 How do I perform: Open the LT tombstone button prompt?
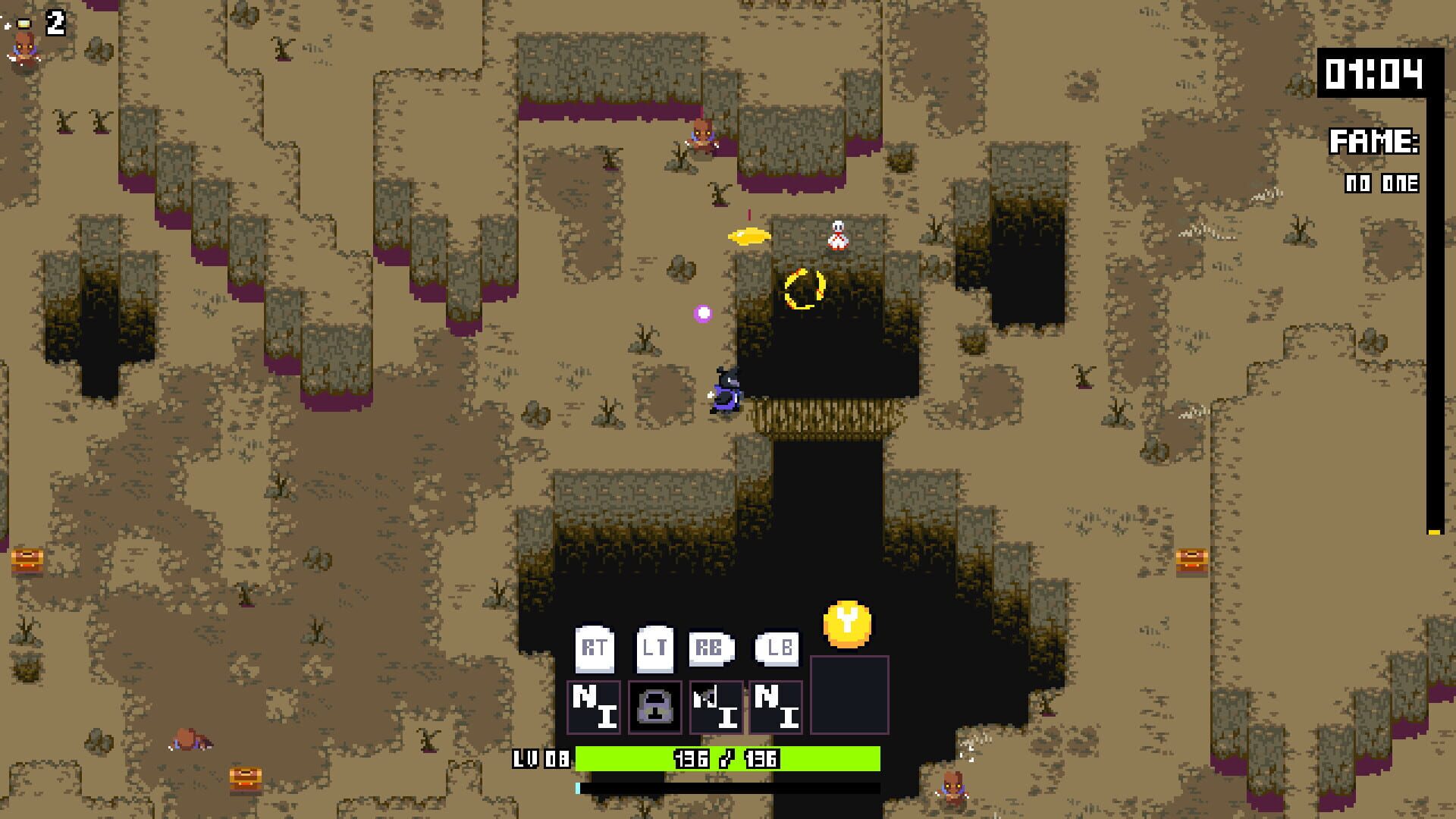[x=656, y=649]
